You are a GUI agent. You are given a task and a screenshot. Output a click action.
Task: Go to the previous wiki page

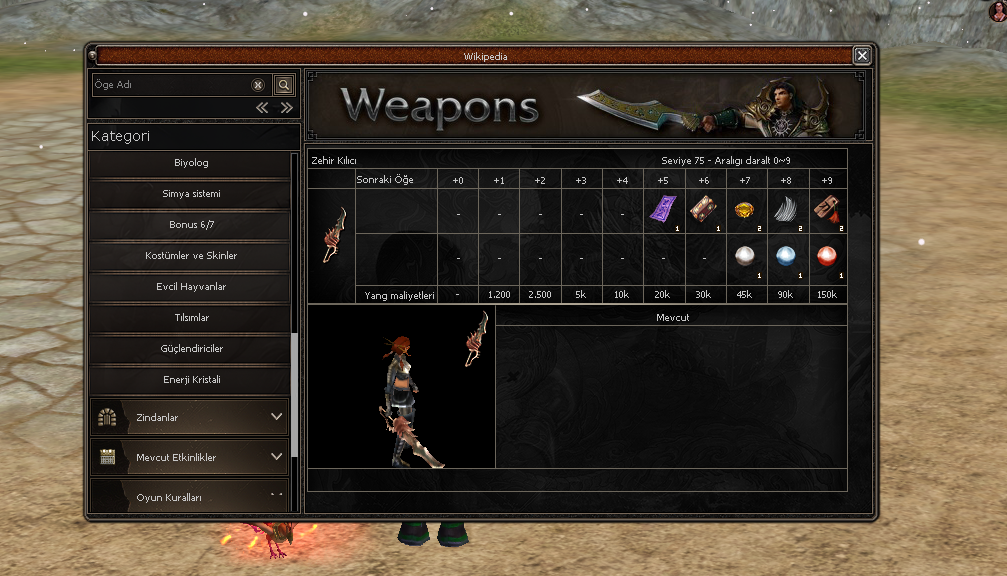pyautogui.click(x=262, y=108)
